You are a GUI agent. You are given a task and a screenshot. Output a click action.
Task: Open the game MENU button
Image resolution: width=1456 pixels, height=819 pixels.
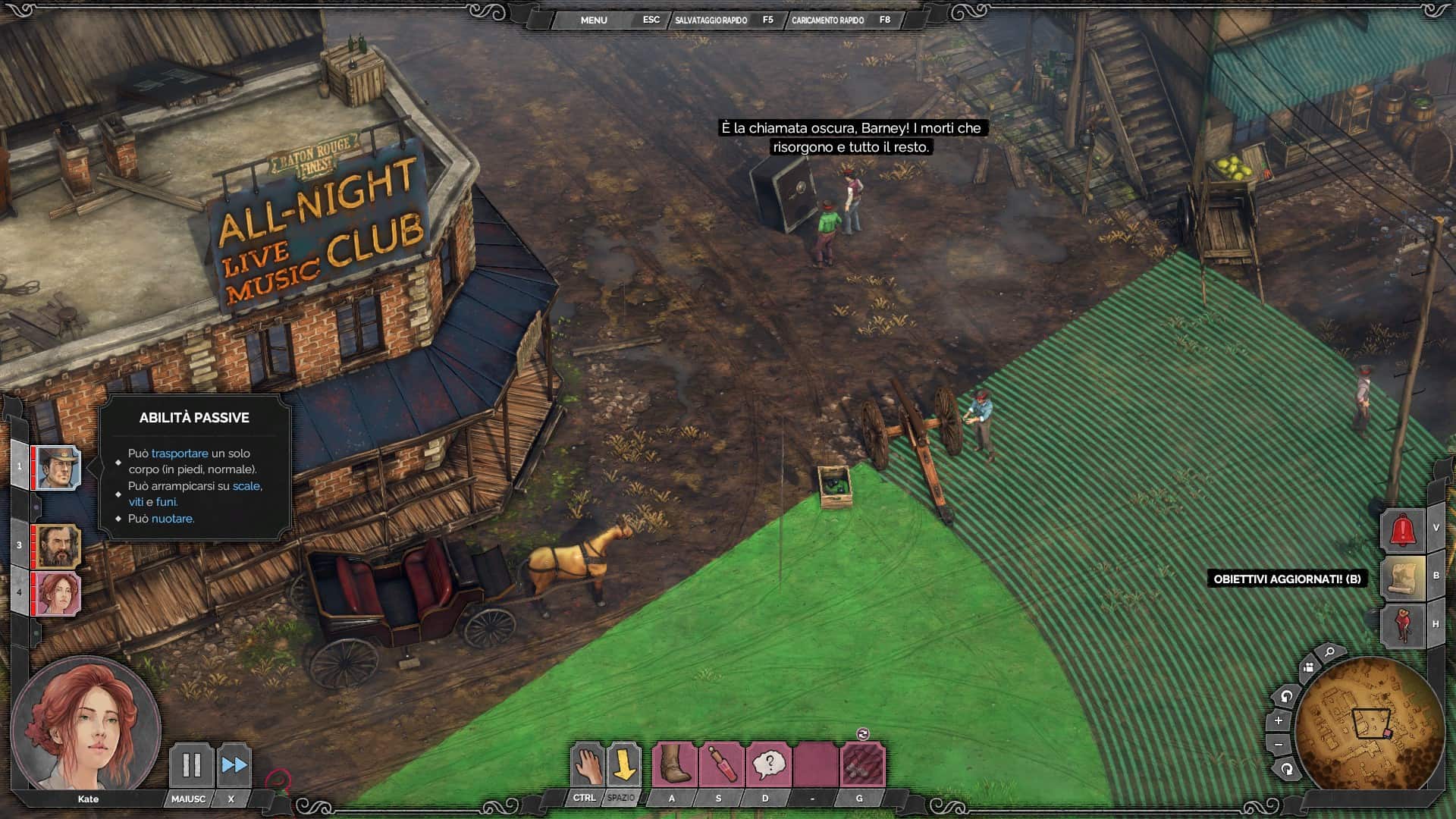point(593,20)
